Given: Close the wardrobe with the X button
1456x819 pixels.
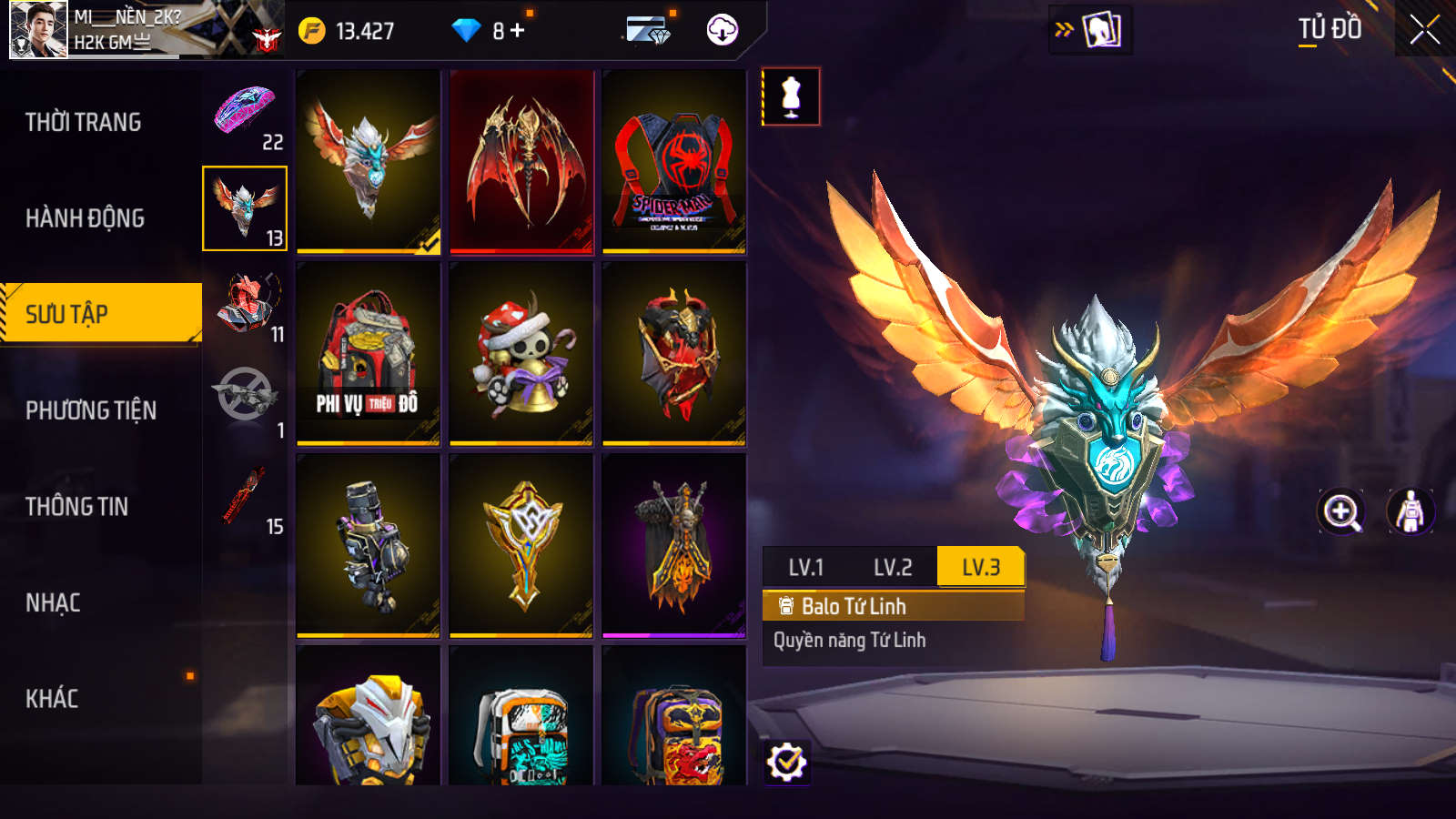Looking at the screenshot, I should 1425,30.
